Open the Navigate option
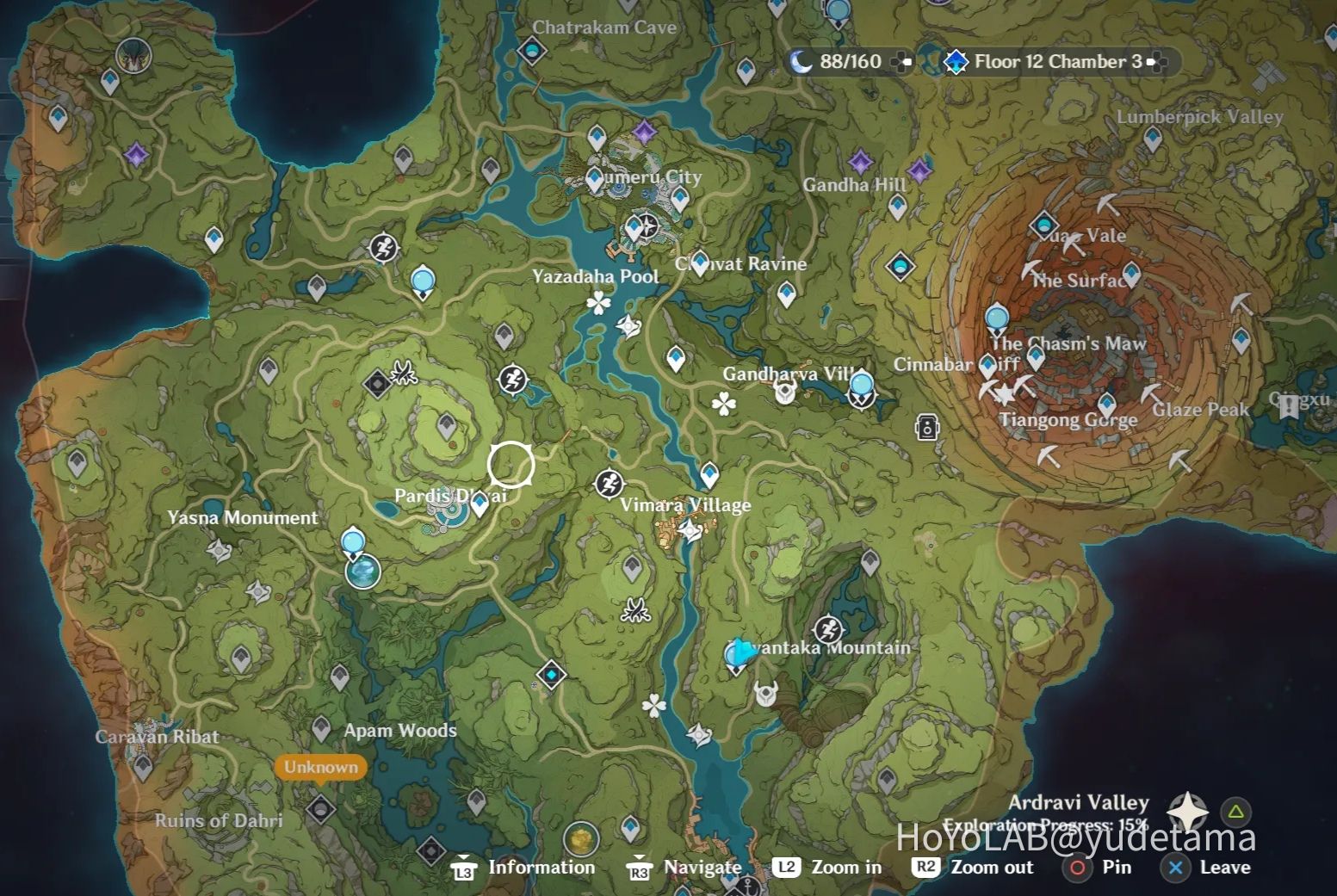 tap(702, 867)
